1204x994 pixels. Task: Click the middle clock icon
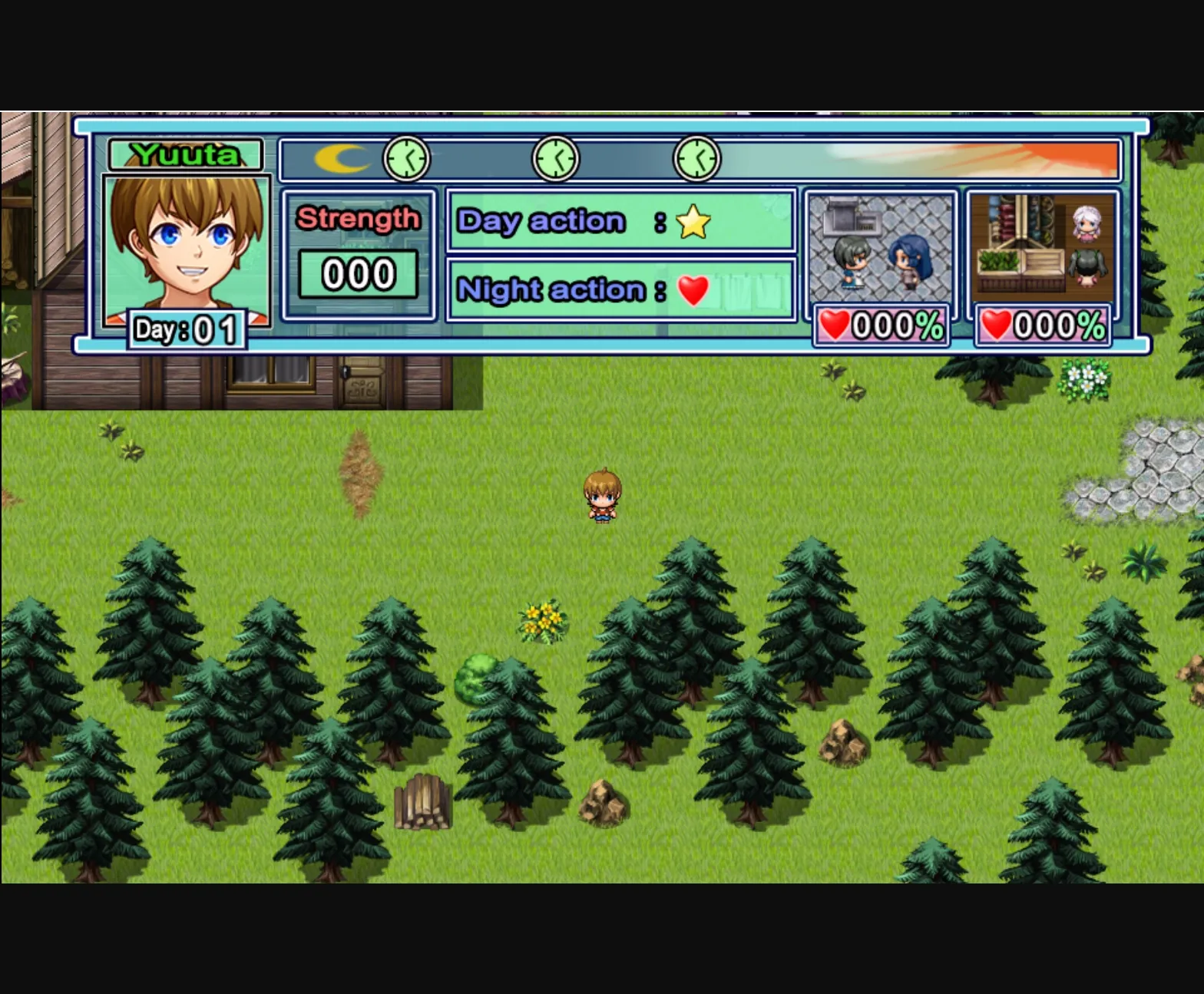[x=557, y=157]
